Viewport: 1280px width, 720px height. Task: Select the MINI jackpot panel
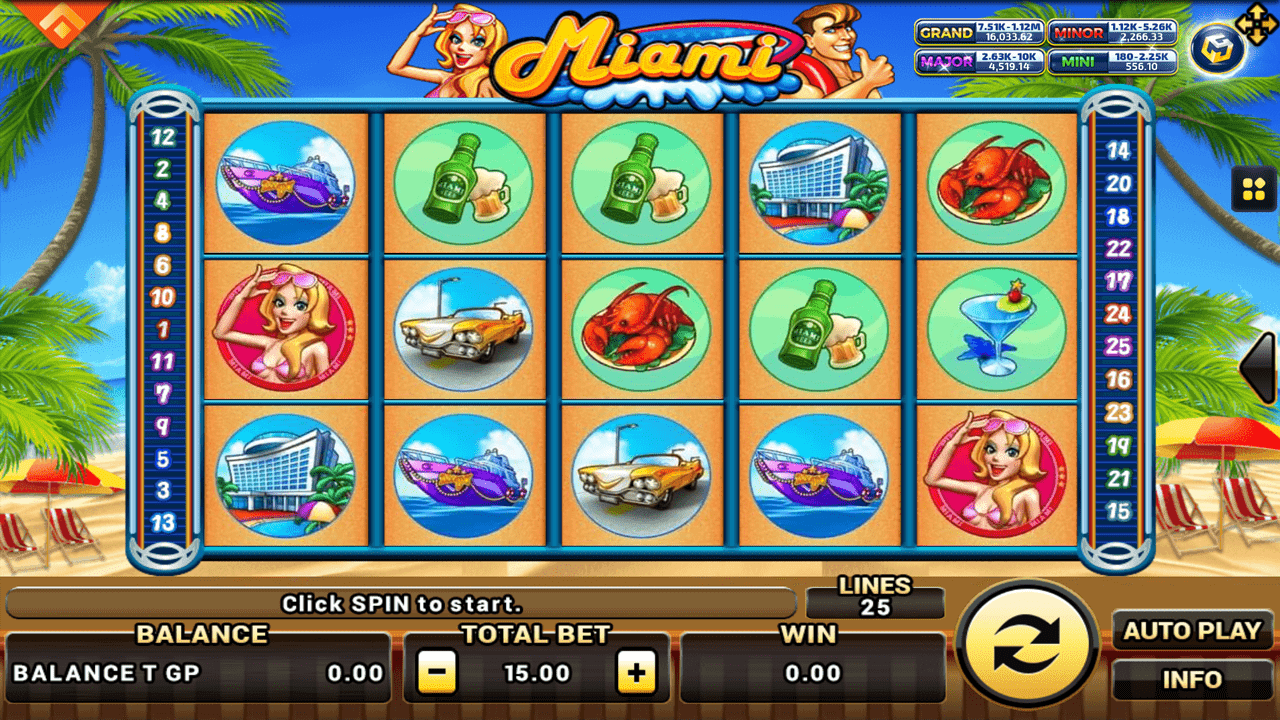click(x=1112, y=62)
